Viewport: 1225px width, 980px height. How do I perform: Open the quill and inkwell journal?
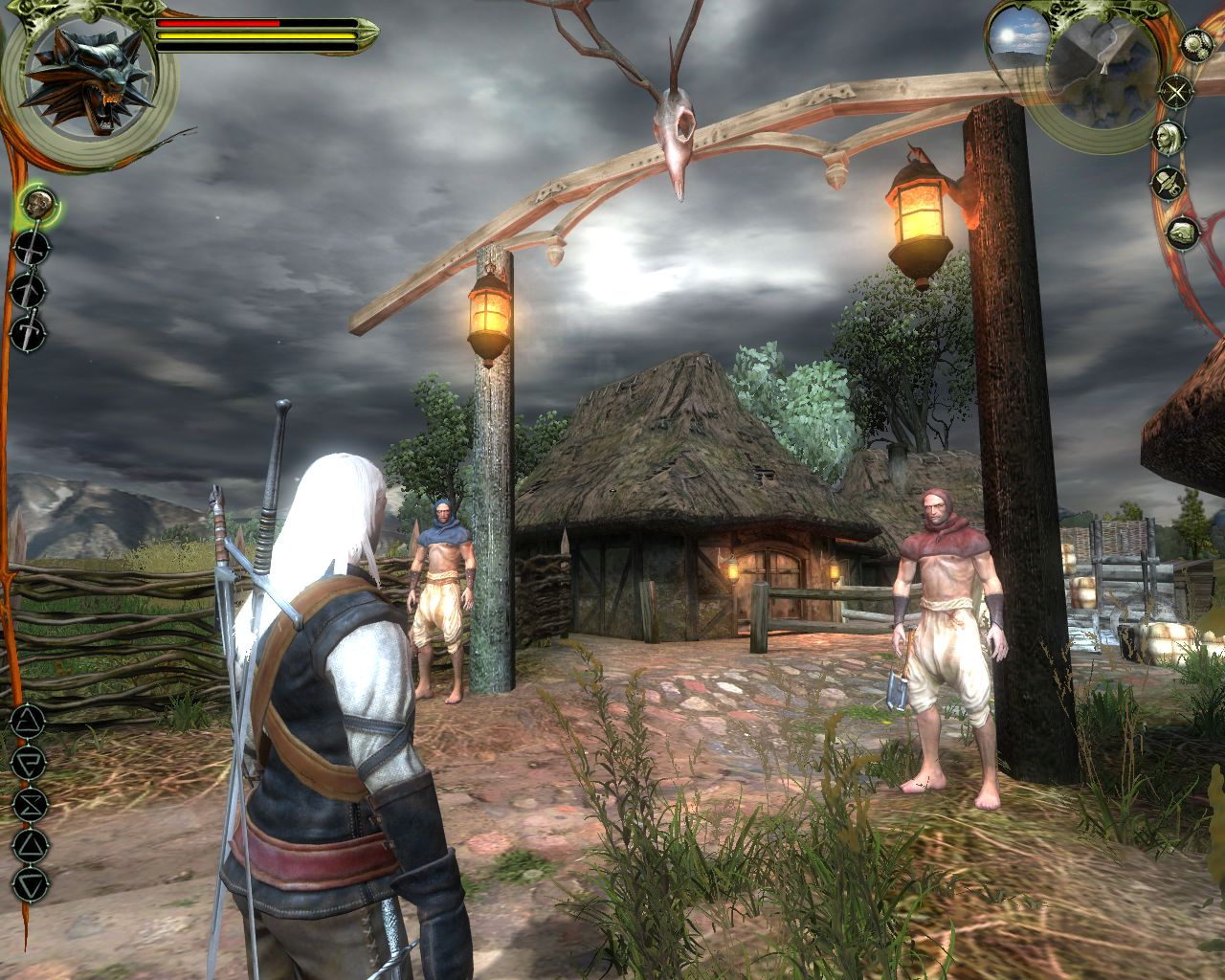[x=1168, y=182]
